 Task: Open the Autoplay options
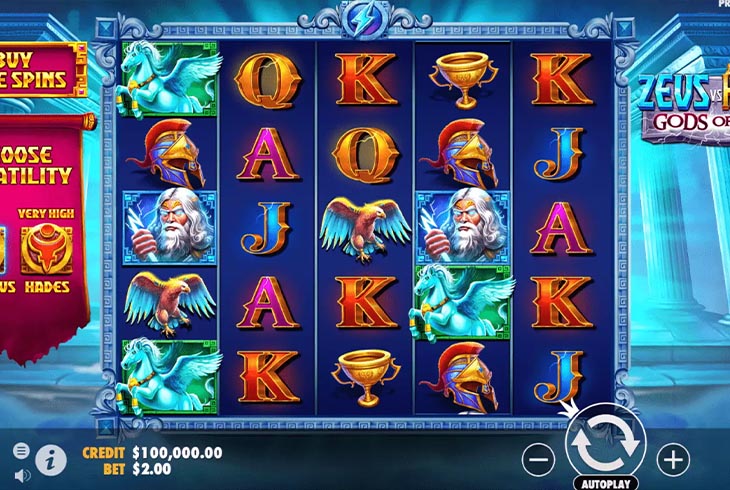(605, 482)
